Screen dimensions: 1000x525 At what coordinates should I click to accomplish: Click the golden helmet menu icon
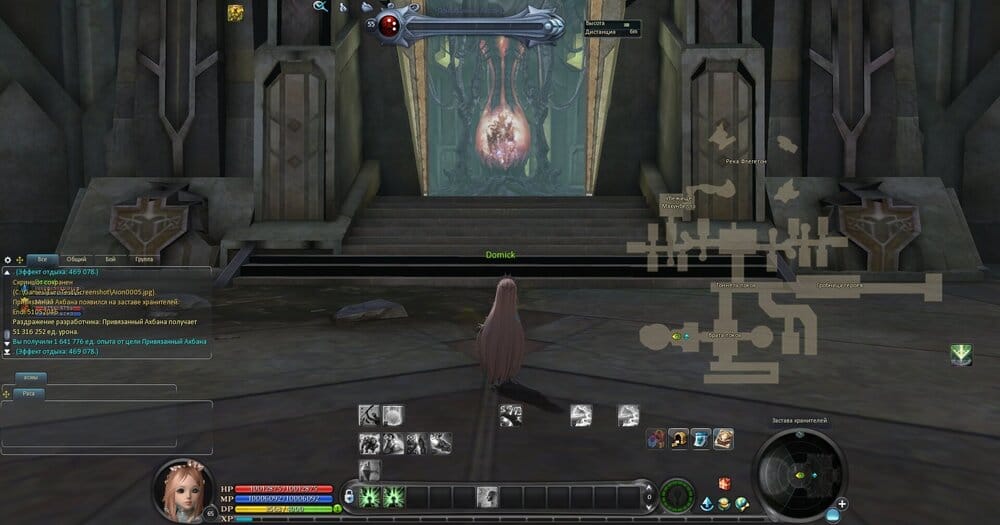tap(679, 438)
